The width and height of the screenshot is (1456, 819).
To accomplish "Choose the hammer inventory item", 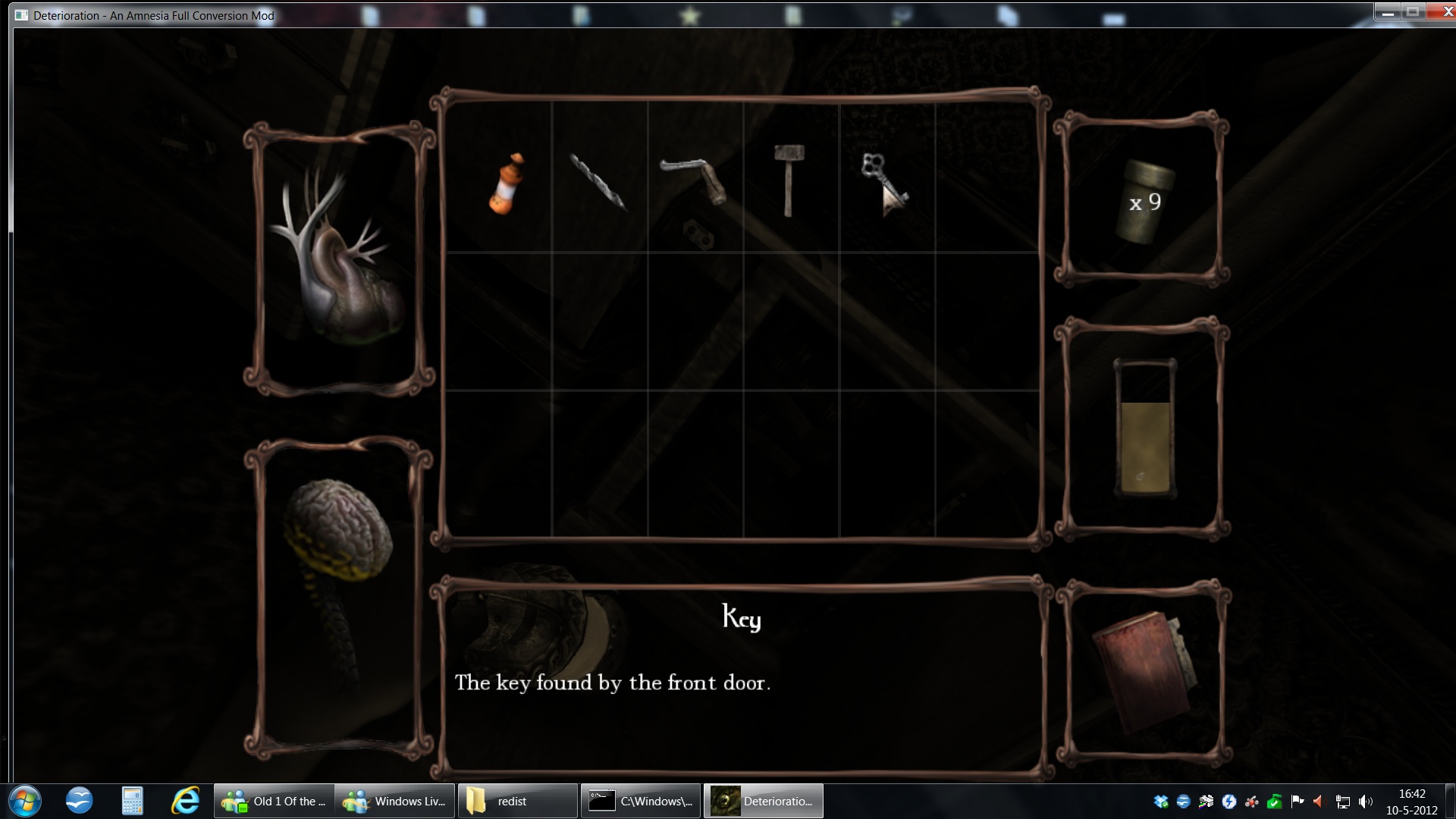I will pos(789,180).
